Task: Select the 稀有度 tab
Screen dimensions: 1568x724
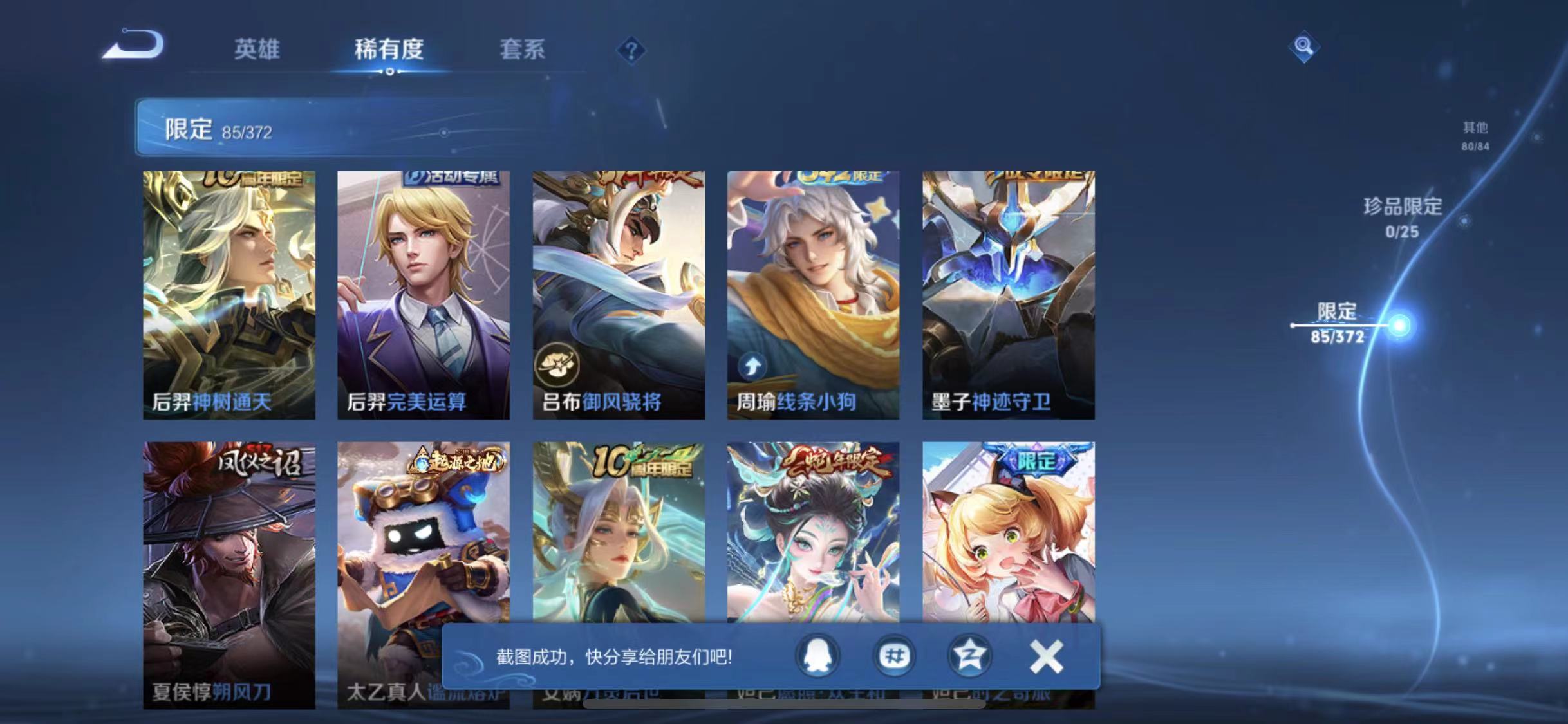Action: pyautogui.click(x=389, y=50)
